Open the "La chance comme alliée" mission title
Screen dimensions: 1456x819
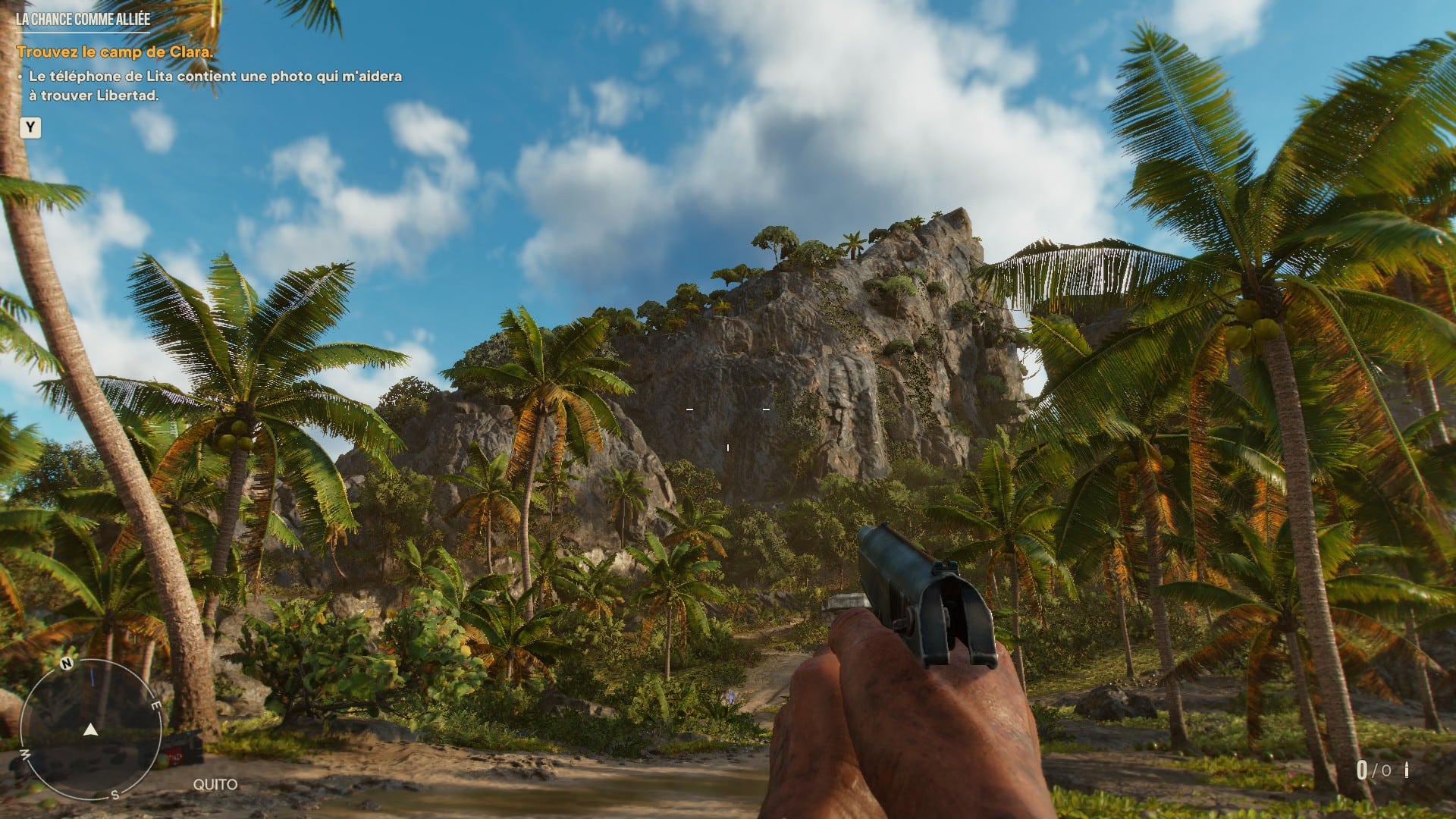(83, 20)
